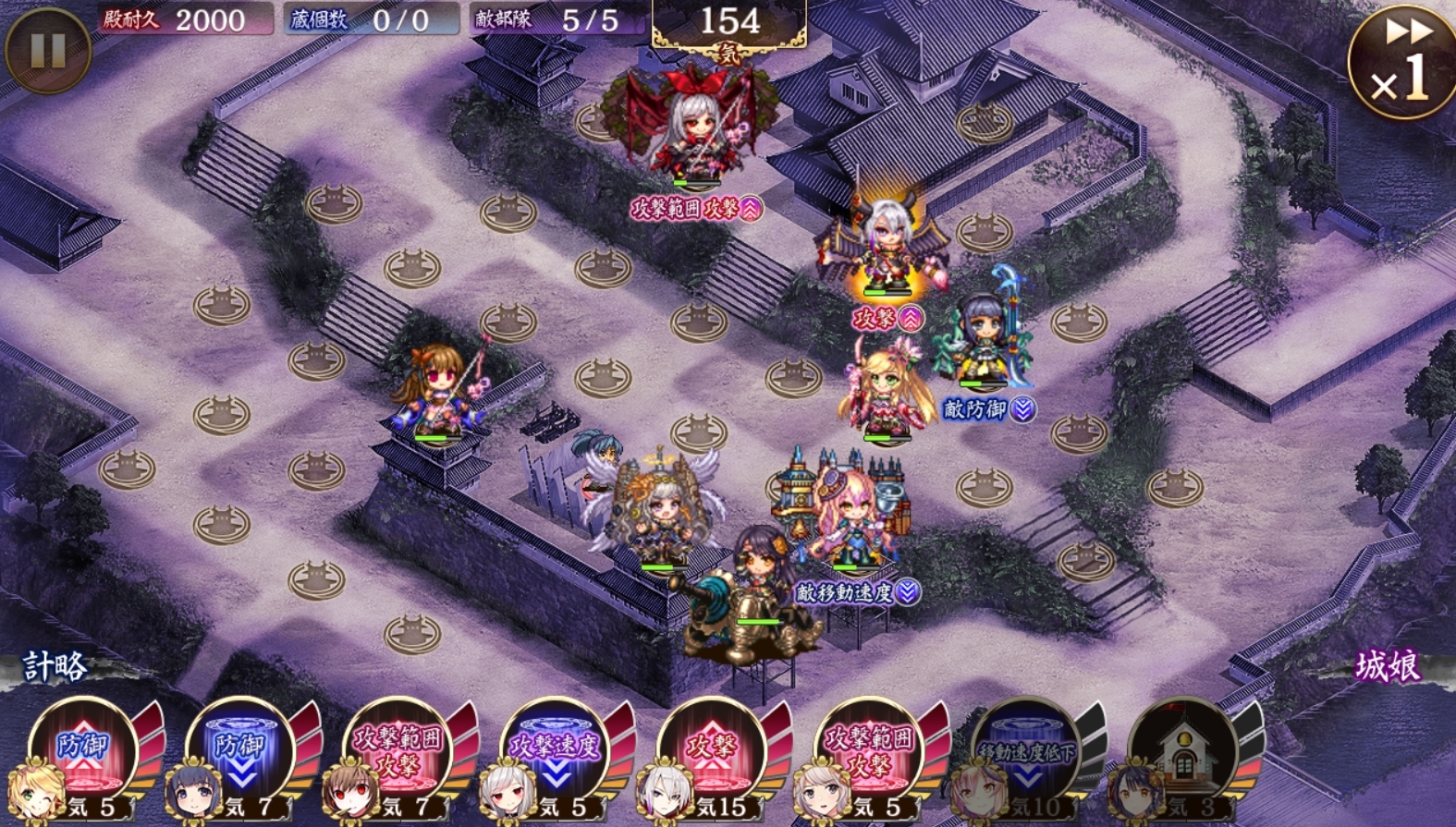Image resolution: width=1456 pixels, height=827 pixels.
Task: Use the 攻撃範囲攻撃 strategy costing 5 気
Action: point(869,753)
